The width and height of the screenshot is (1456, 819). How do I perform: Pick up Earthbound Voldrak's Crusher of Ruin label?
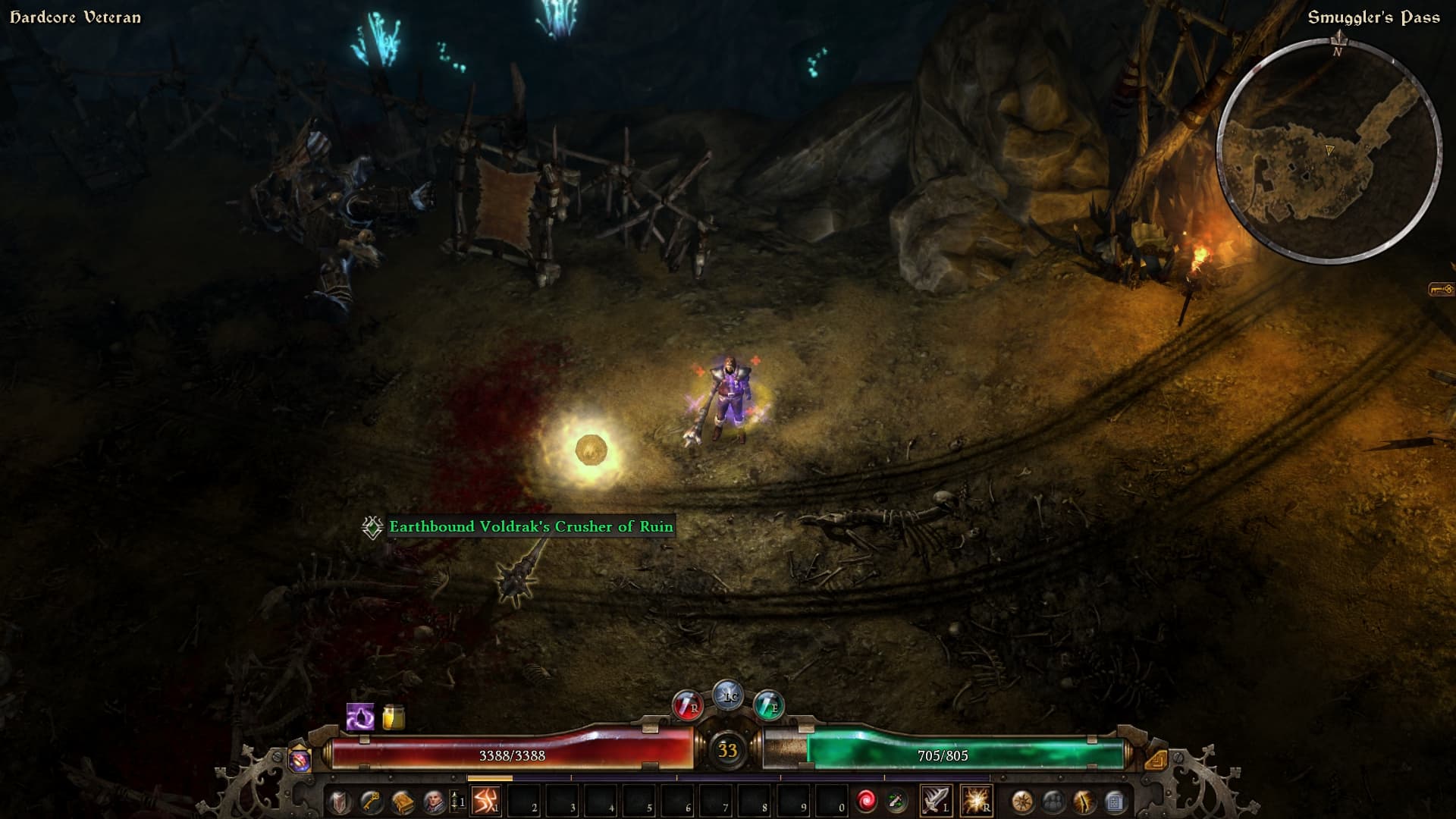531,527
